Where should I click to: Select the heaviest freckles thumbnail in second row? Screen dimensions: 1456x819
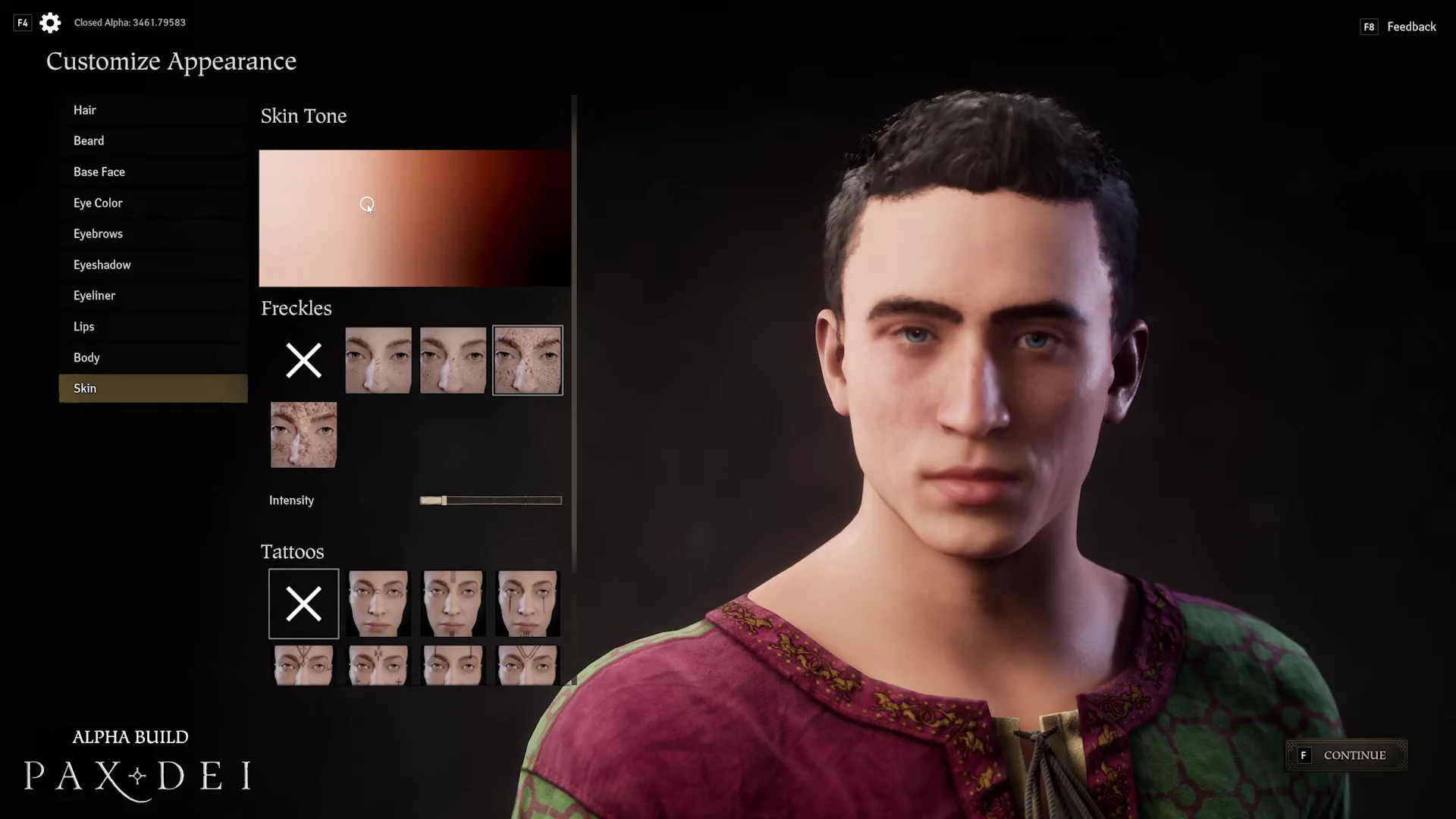click(x=303, y=435)
